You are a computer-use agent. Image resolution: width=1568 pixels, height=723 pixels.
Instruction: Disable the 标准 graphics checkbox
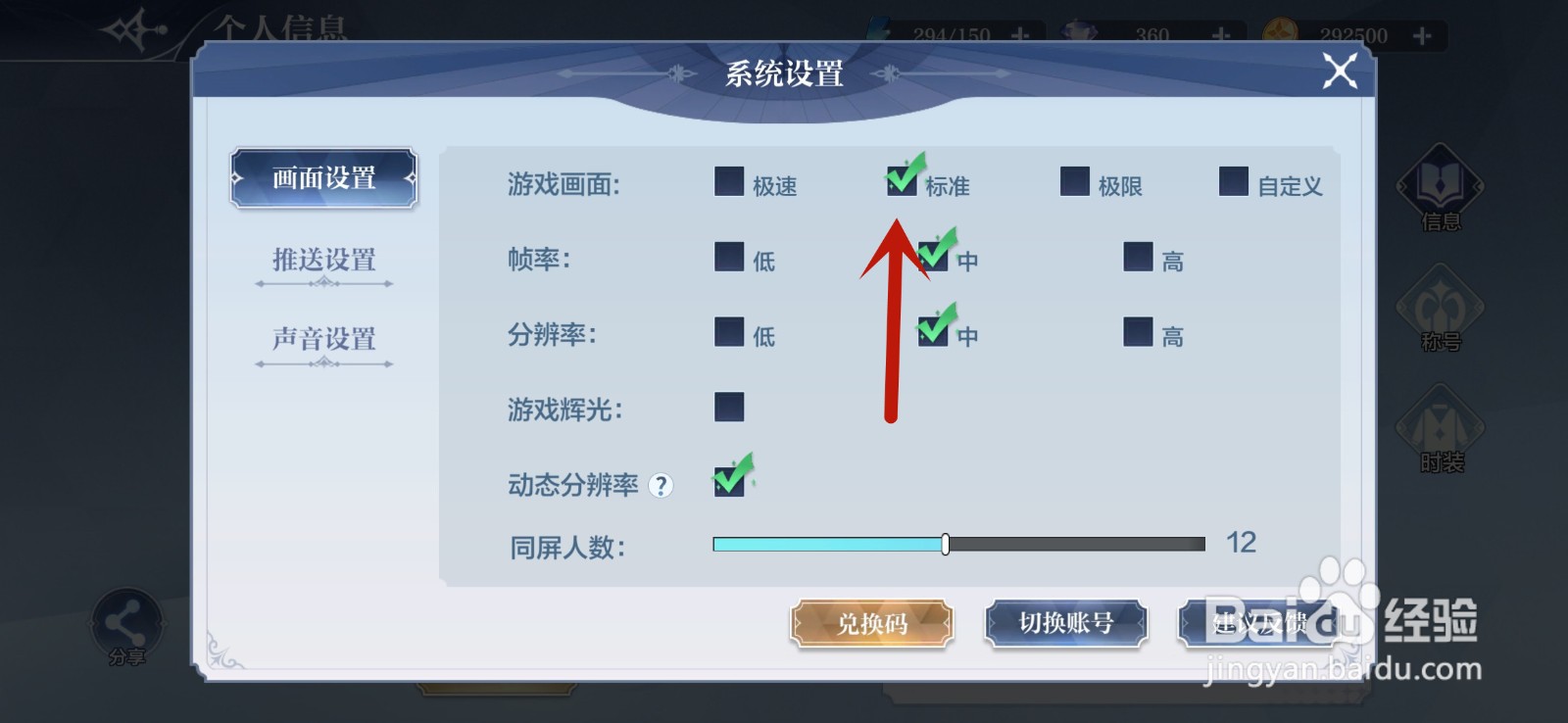pyautogui.click(x=903, y=181)
